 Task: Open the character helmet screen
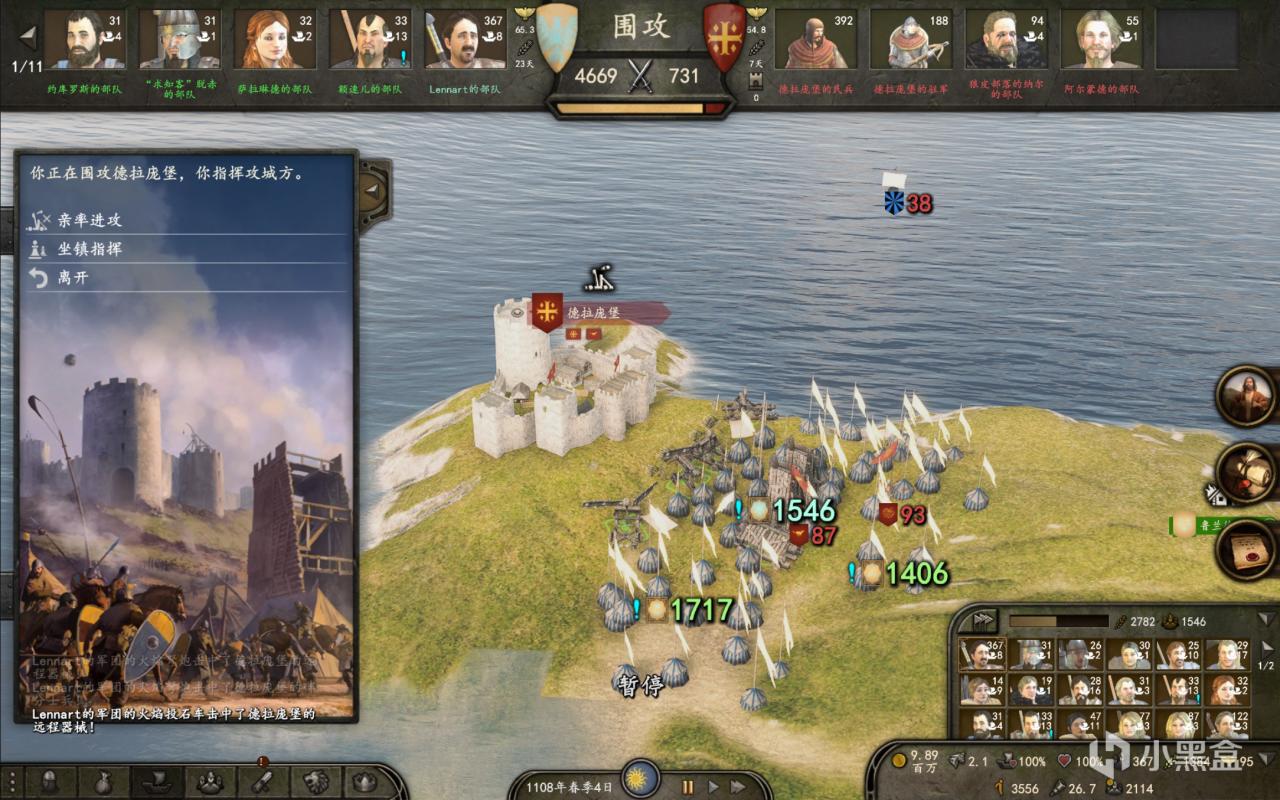49,783
